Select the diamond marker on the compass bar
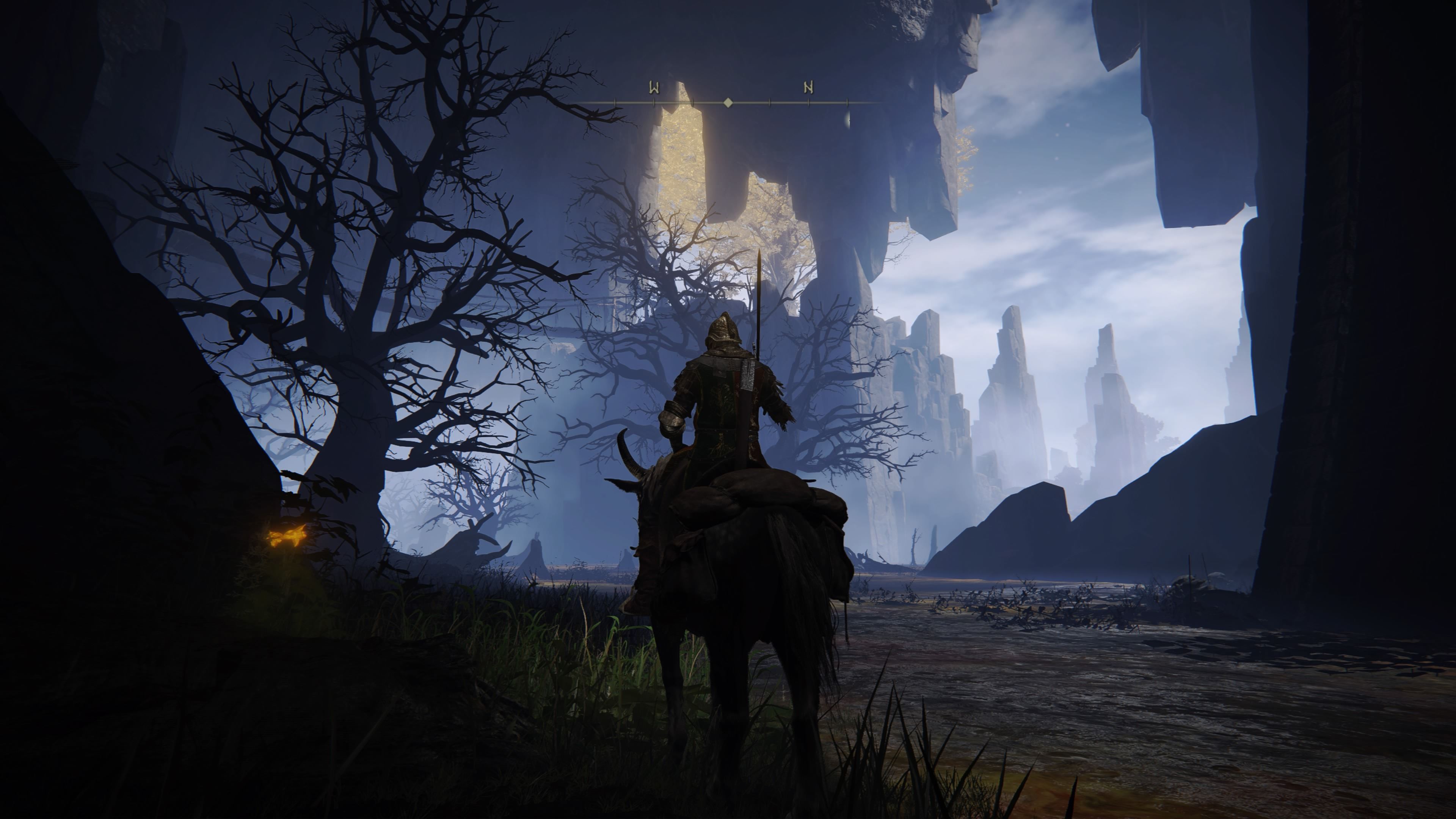Screen dimensions: 1456x819 click(728, 102)
